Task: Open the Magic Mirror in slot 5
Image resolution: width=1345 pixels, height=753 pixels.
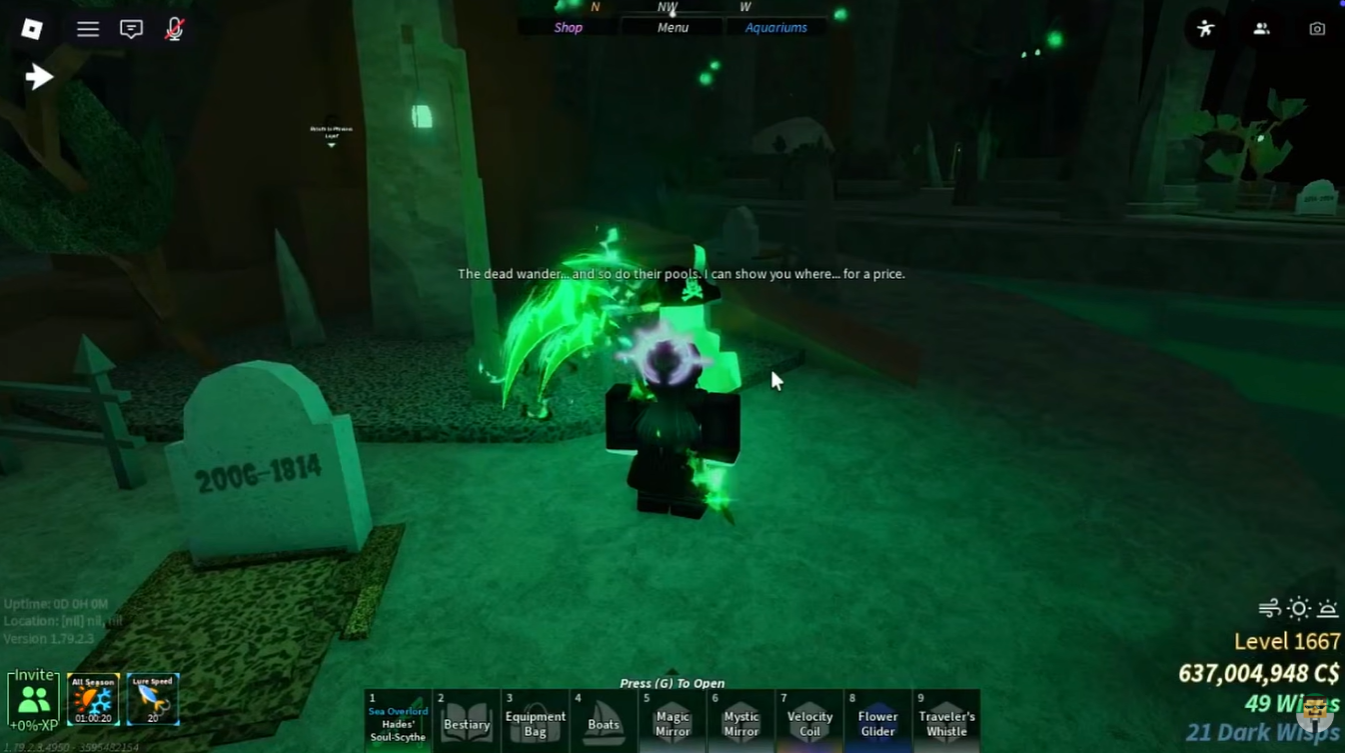Action: (672, 720)
